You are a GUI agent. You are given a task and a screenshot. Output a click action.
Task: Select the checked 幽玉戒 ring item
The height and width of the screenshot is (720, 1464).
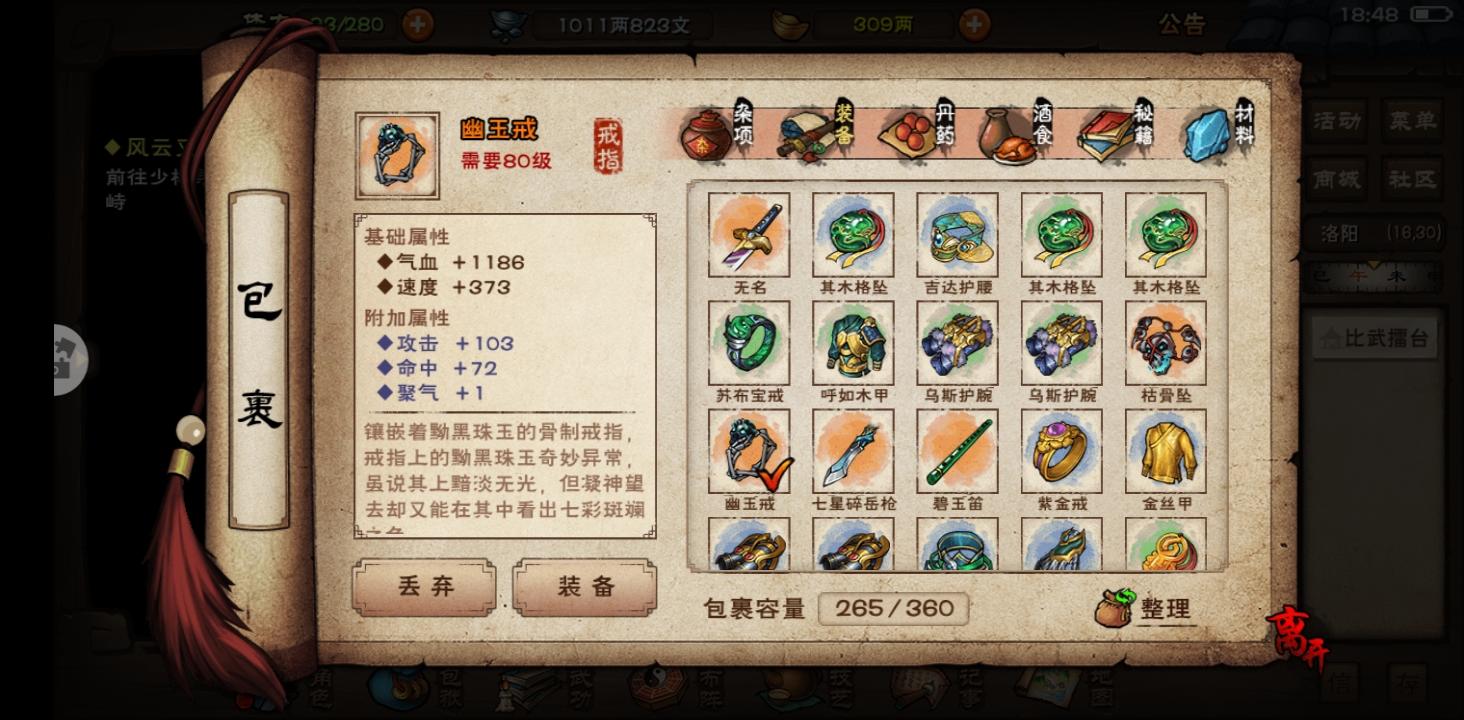(x=747, y=450)
